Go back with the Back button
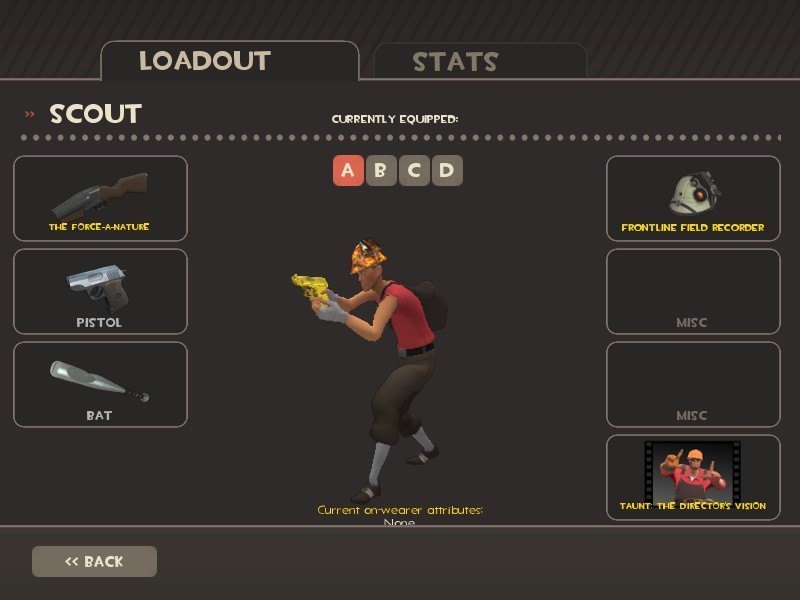The height and width of the screenshot is (600, 800). 94,561
